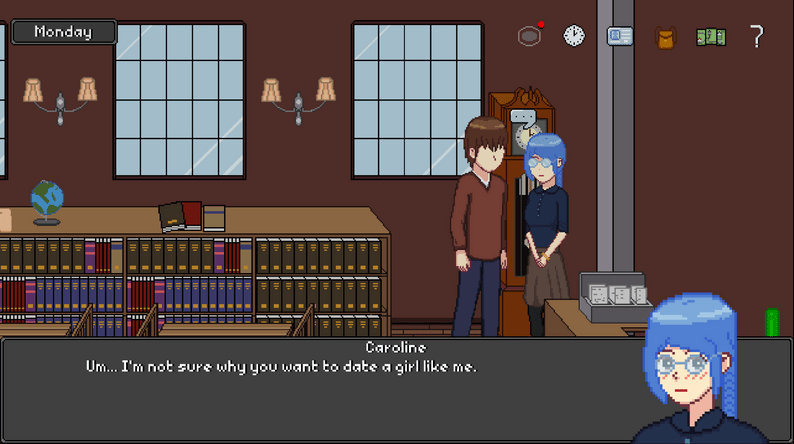The image size is (794, 444).
Task: Open the notification icon with red dot
Action: pos(530,36)
